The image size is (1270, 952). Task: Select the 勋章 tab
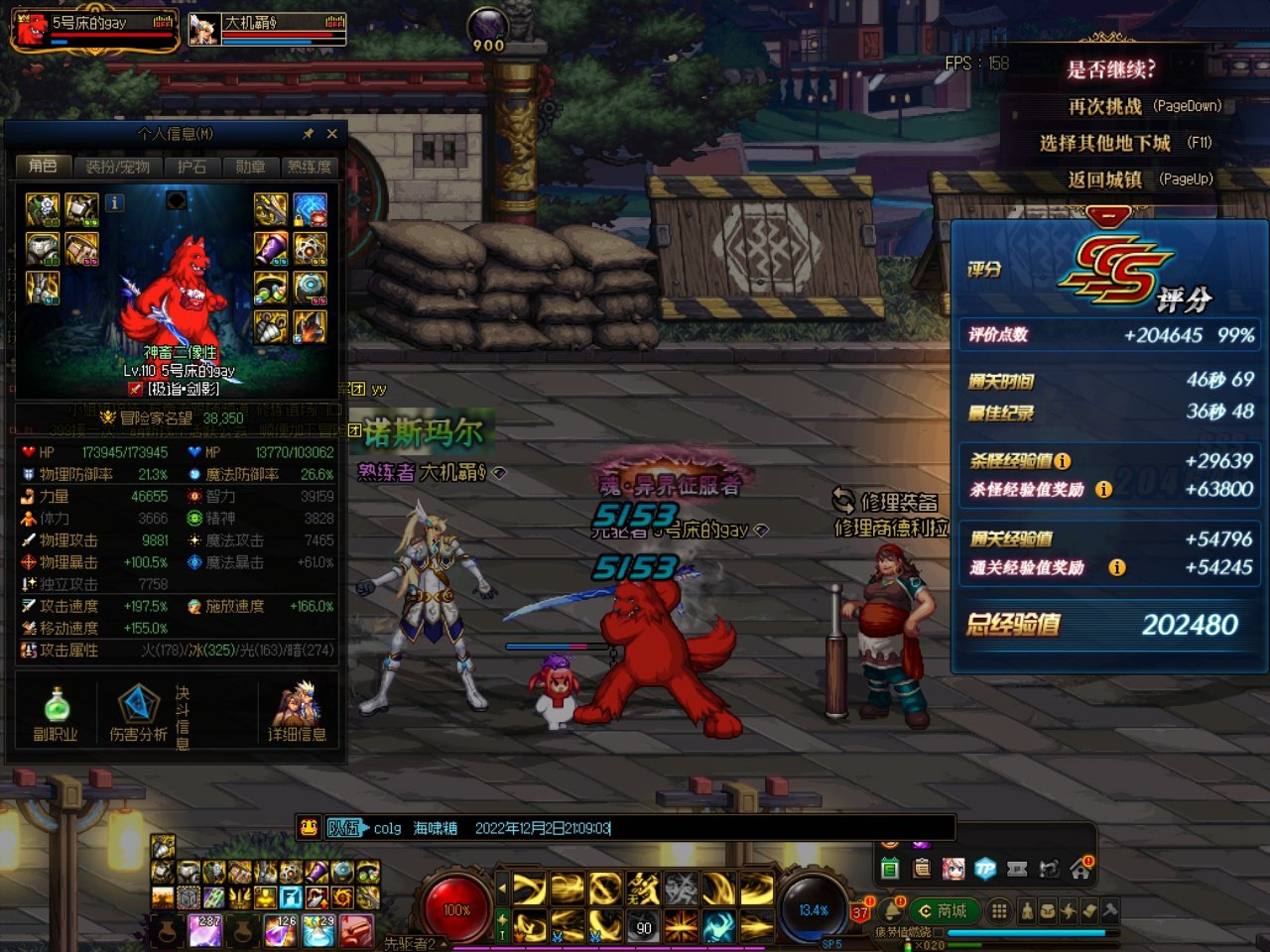250,167
